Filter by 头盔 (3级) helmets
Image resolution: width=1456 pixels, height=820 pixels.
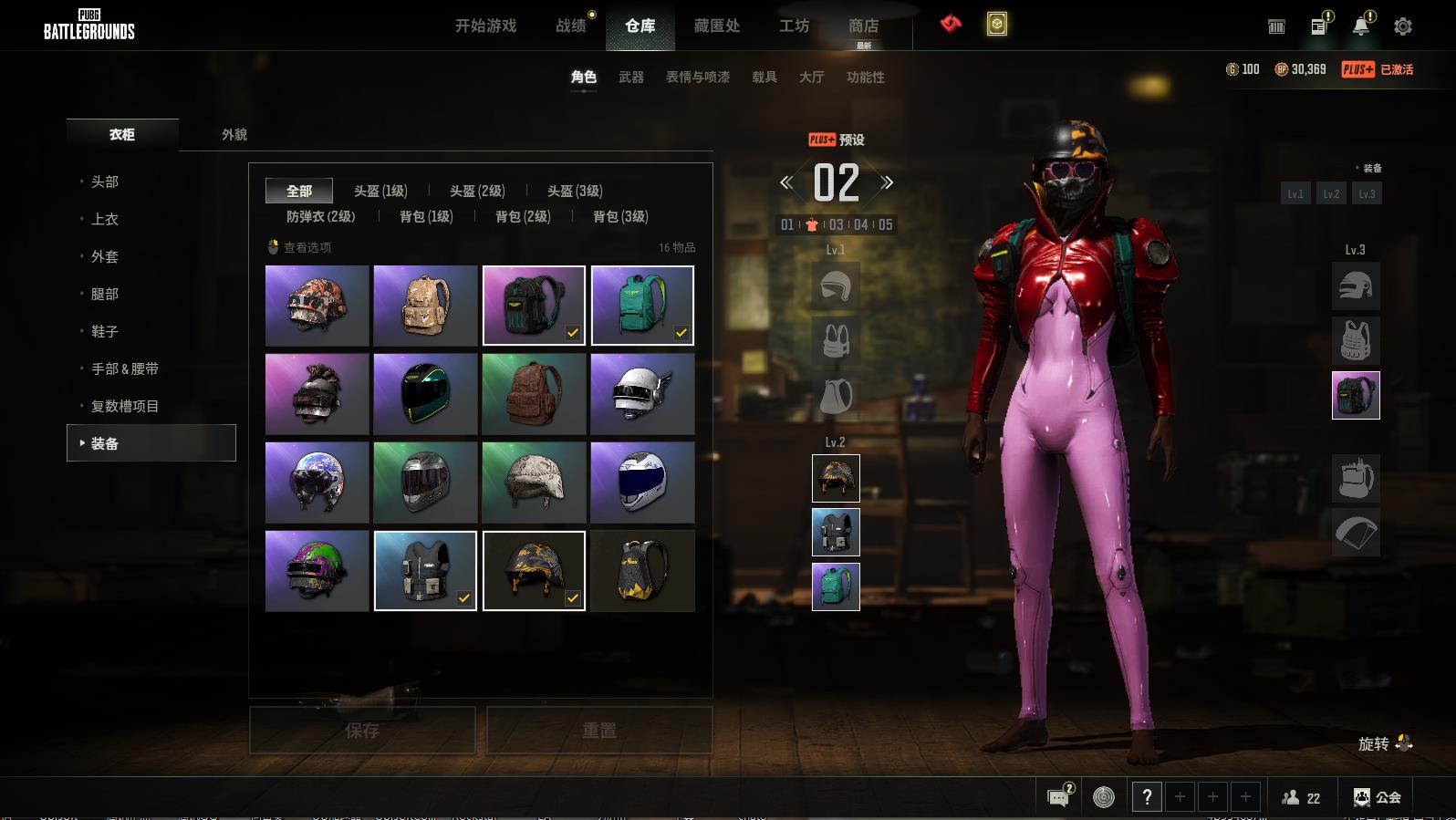coord(575,191)
